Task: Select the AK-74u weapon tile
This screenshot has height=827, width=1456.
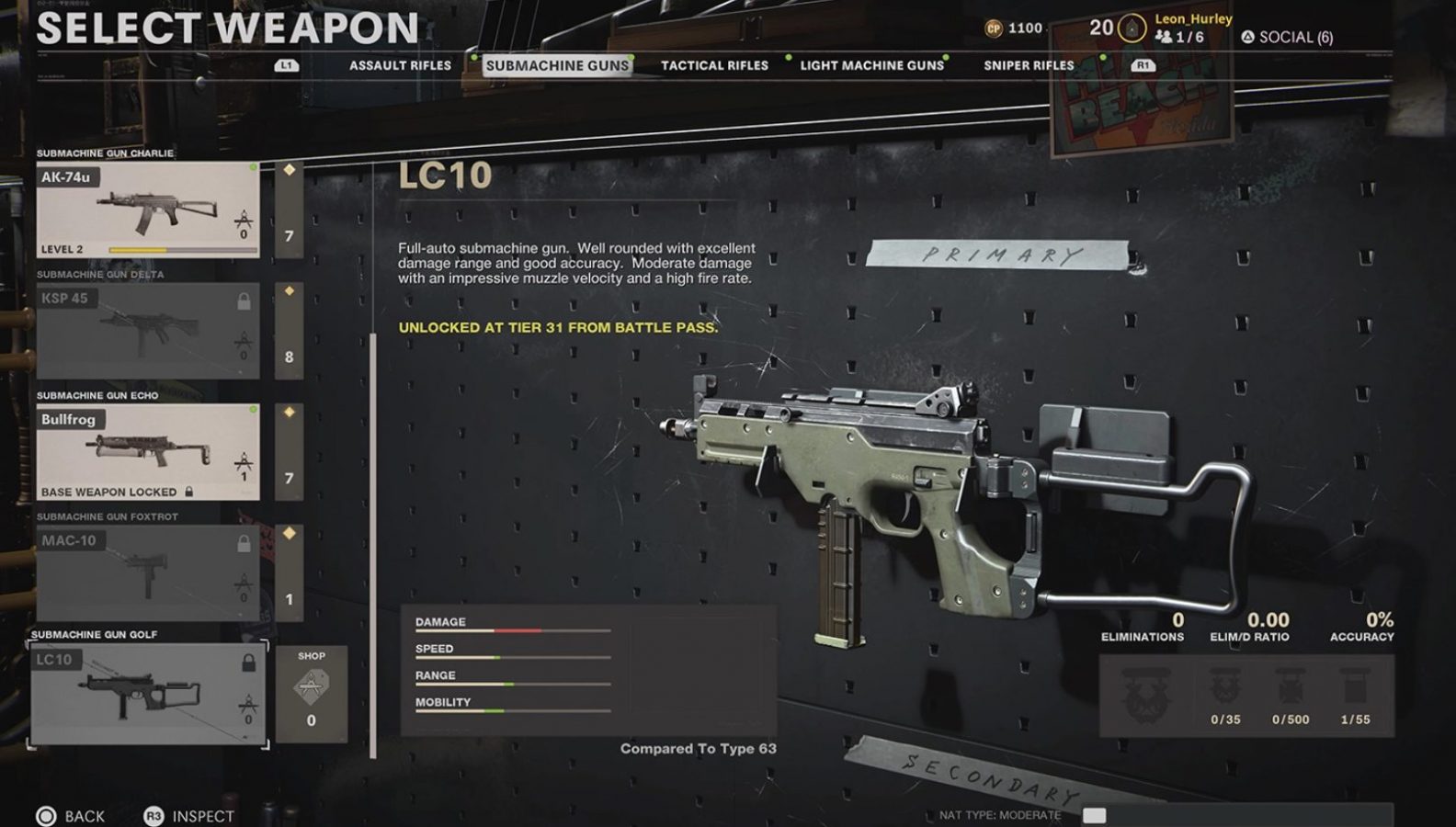Action: pos(148,210)
